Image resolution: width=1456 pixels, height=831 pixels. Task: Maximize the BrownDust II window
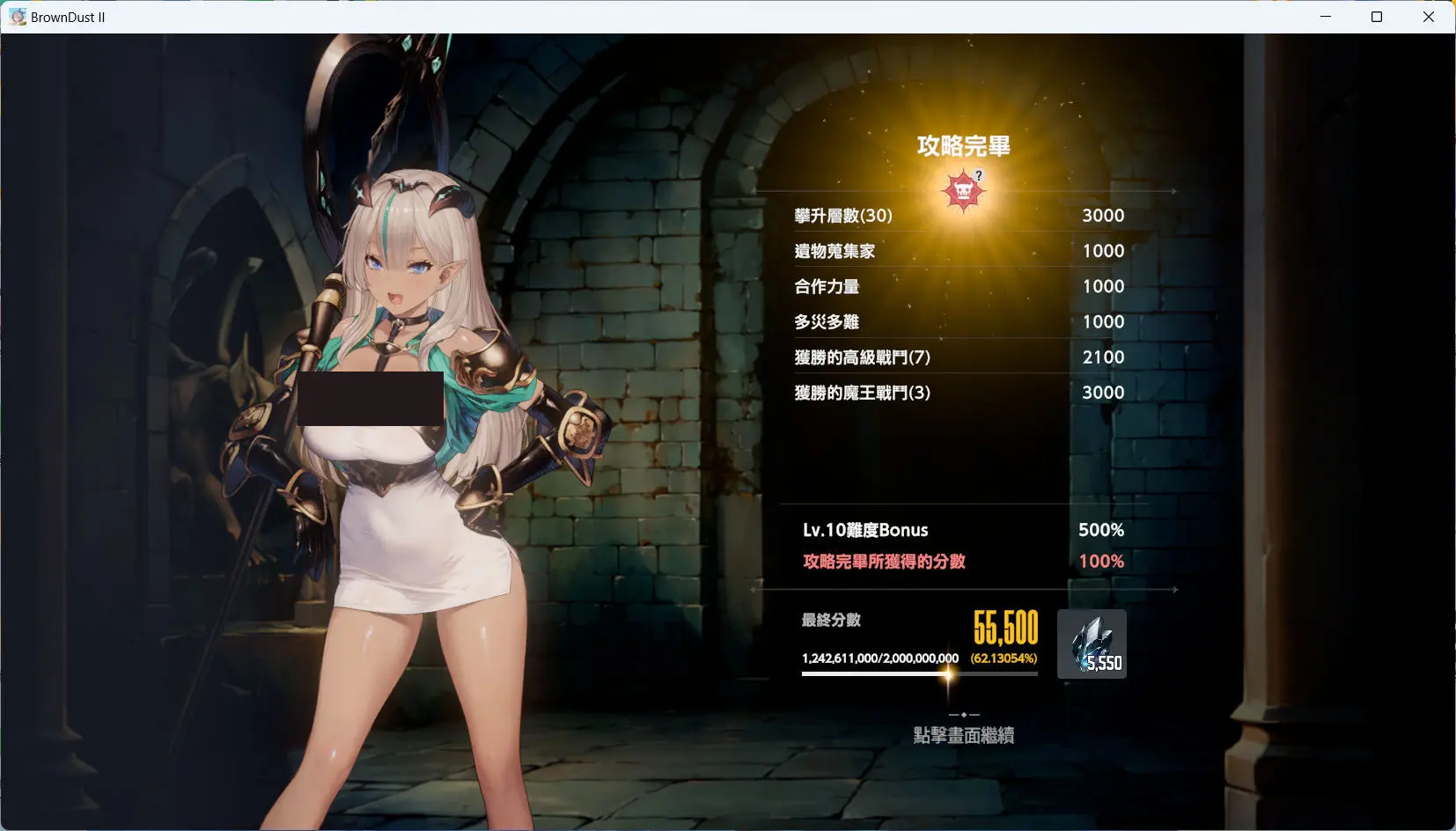pyautogui.click(x=1377, y=17)
